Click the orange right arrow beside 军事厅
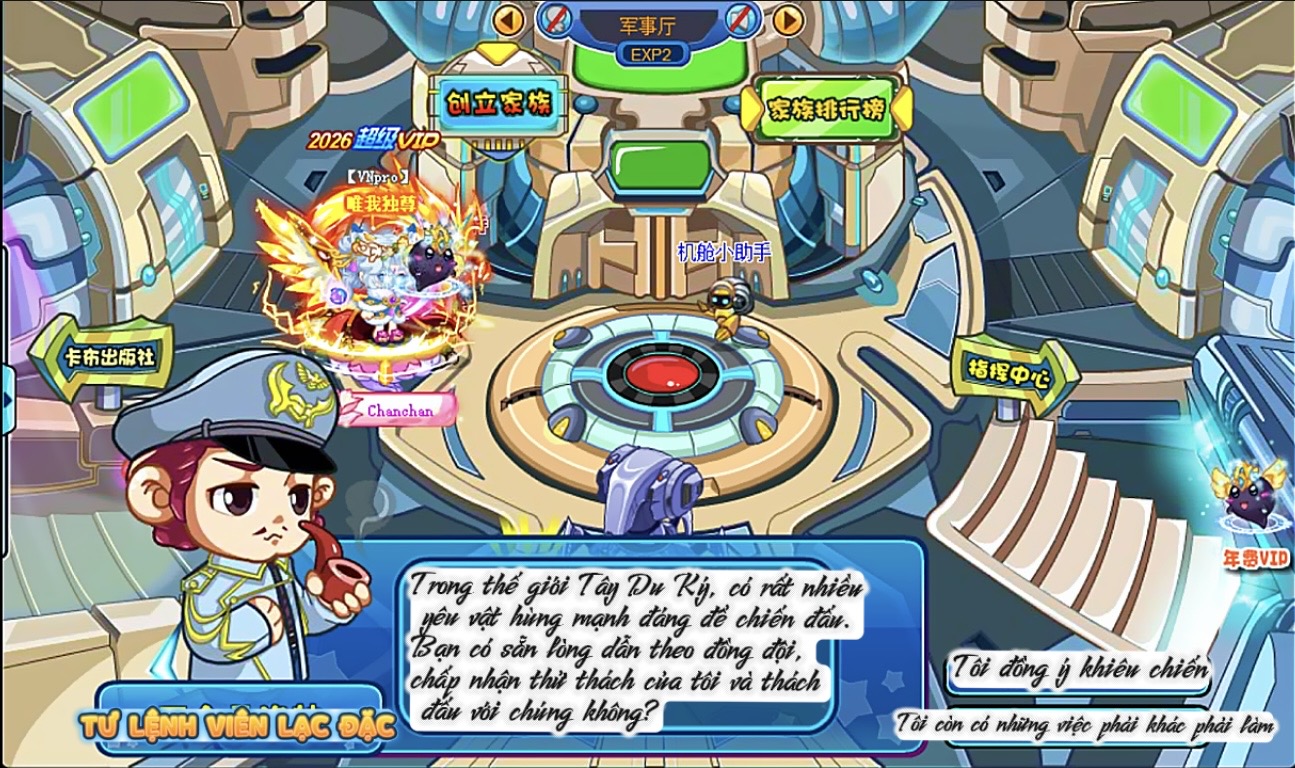This screenshot has width=1295, height=768. 788,20
